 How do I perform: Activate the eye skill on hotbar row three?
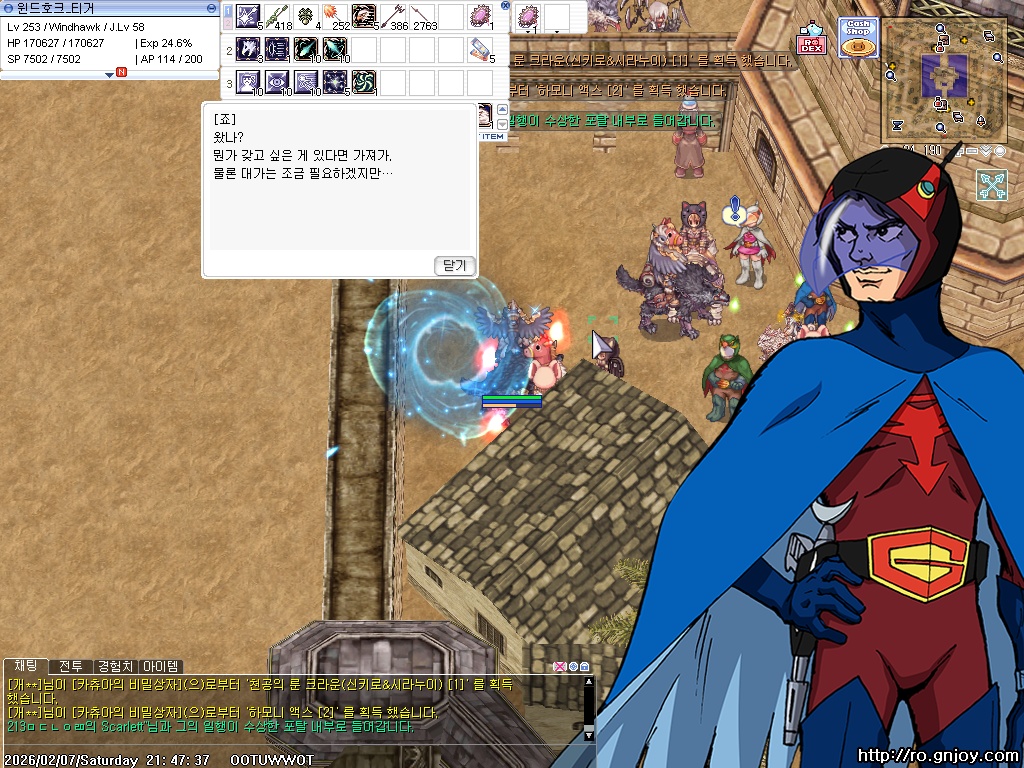(277, 82)
